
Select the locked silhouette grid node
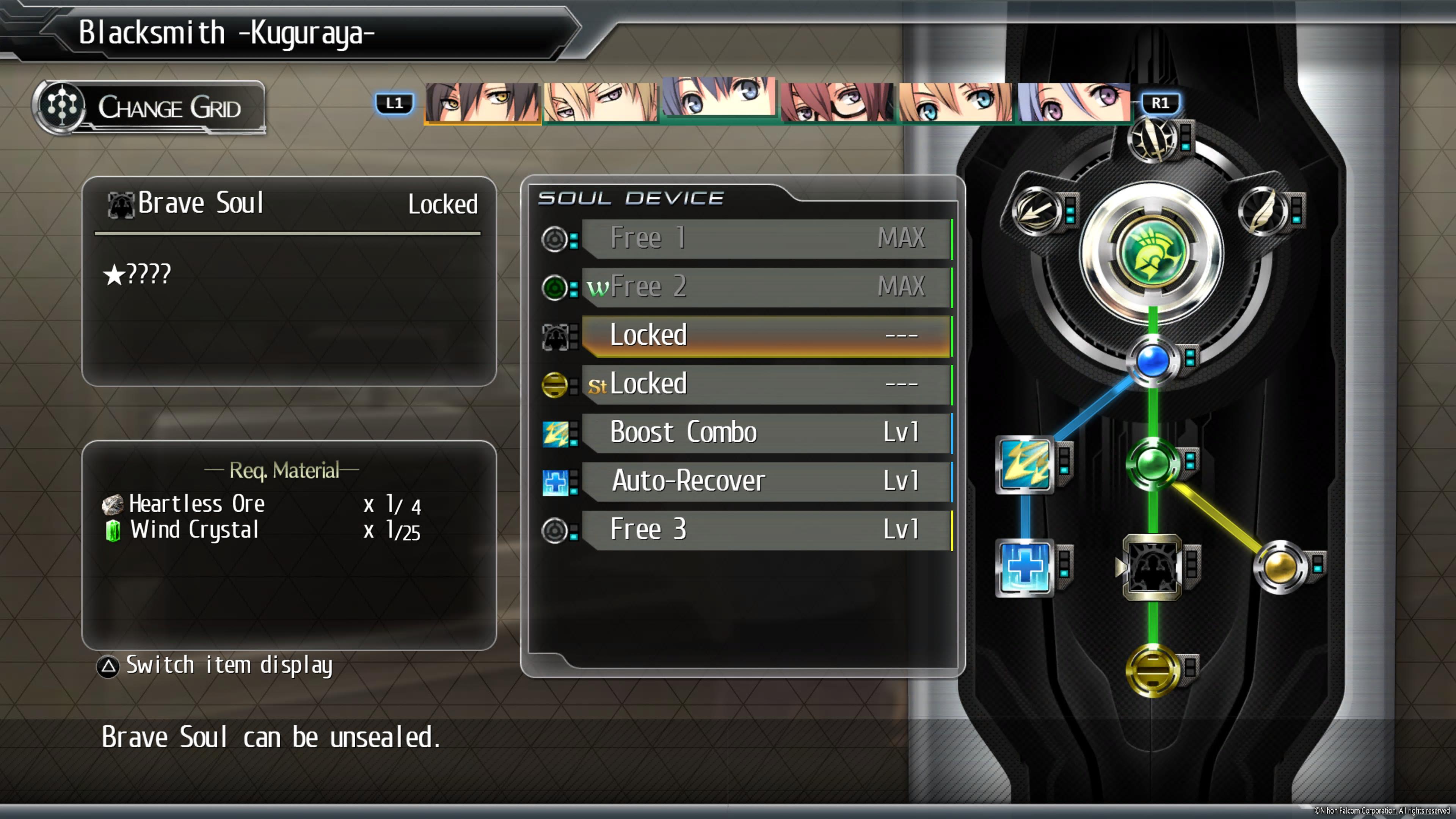pos(1152,567)
